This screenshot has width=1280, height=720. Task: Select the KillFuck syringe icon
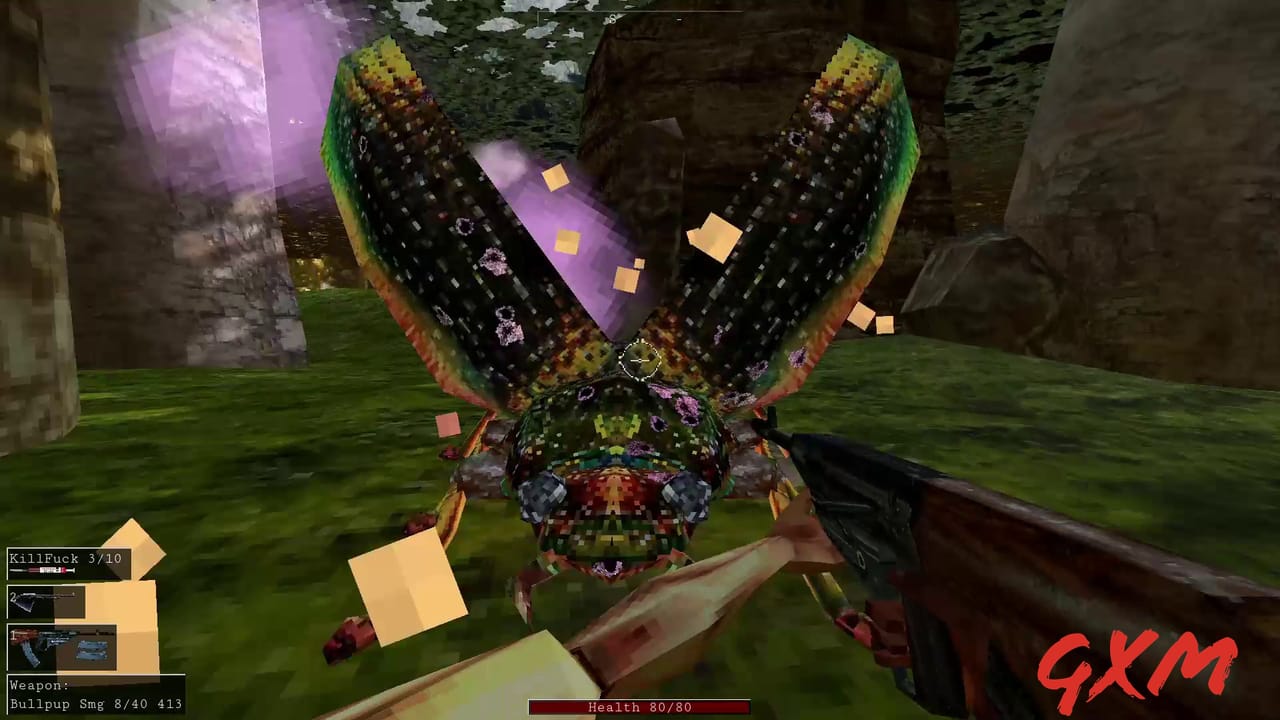(42, 571)
